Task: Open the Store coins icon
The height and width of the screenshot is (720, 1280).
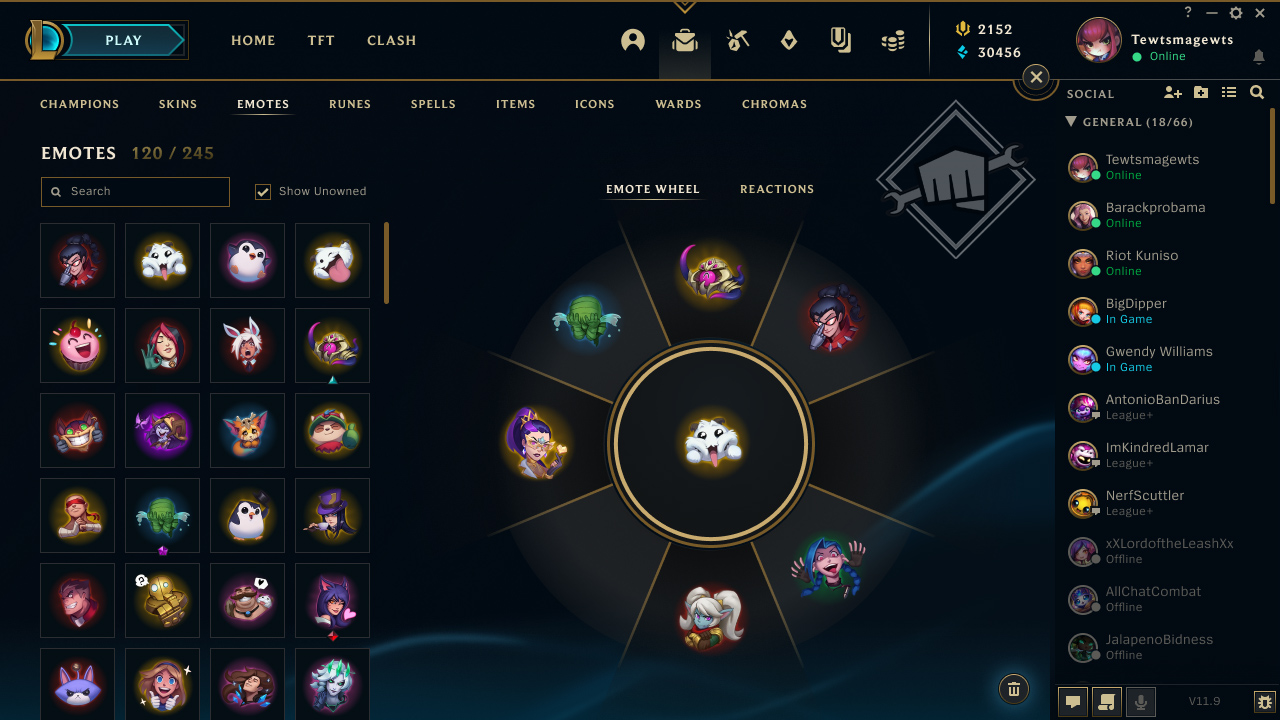Action: pos(893,40)
